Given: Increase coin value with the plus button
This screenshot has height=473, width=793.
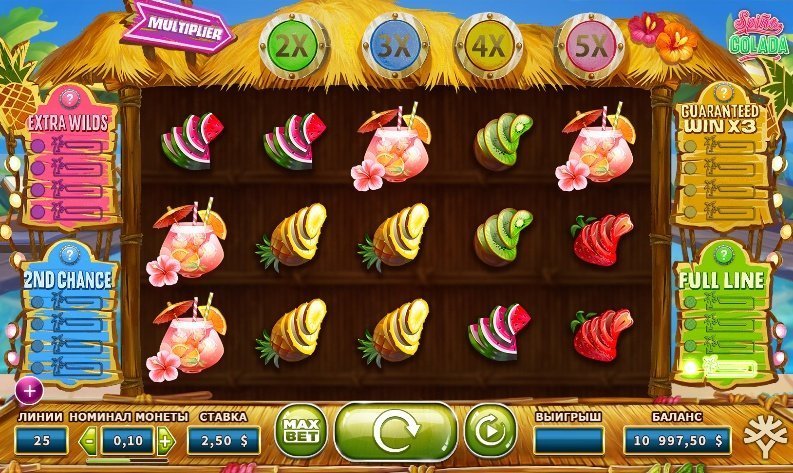Looking at the screenshot, I should coord(165,440).
